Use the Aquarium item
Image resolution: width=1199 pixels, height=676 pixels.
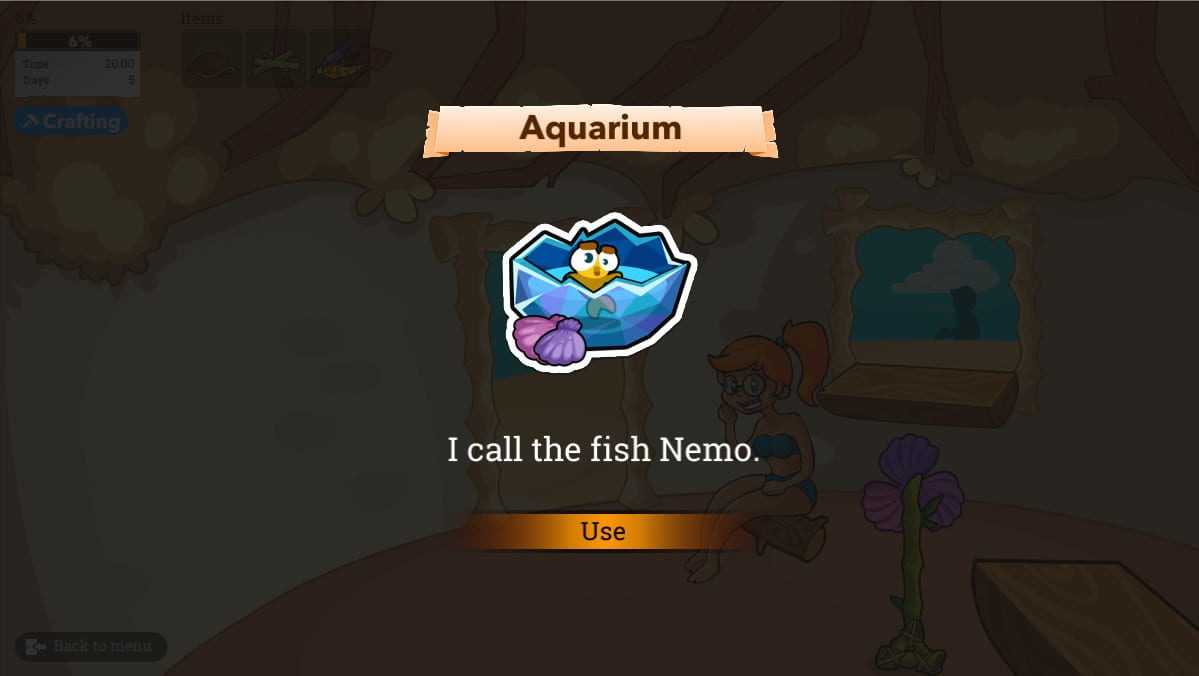coord(603,531)
